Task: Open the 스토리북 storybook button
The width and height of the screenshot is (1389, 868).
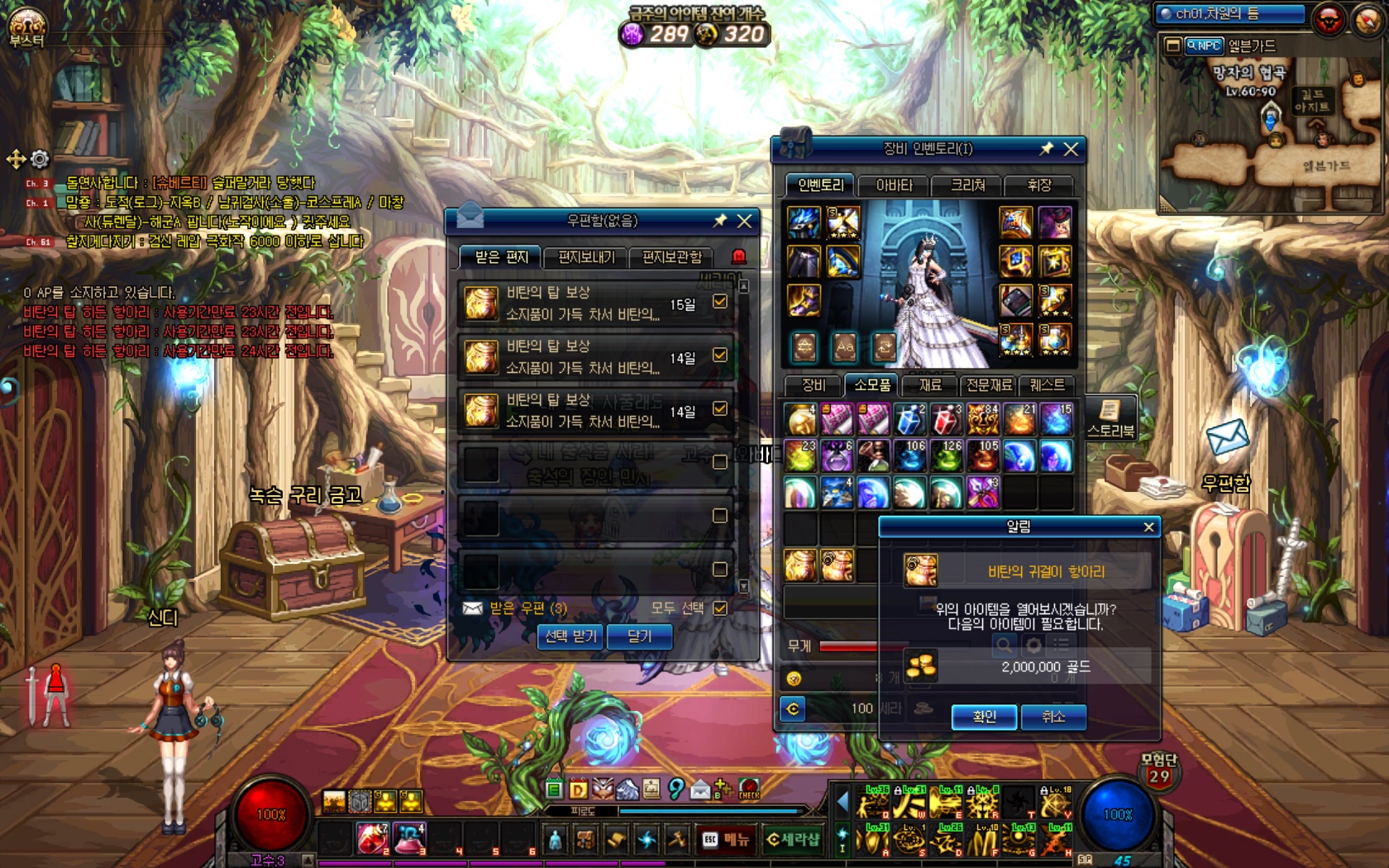Action: coord(1110,417)
